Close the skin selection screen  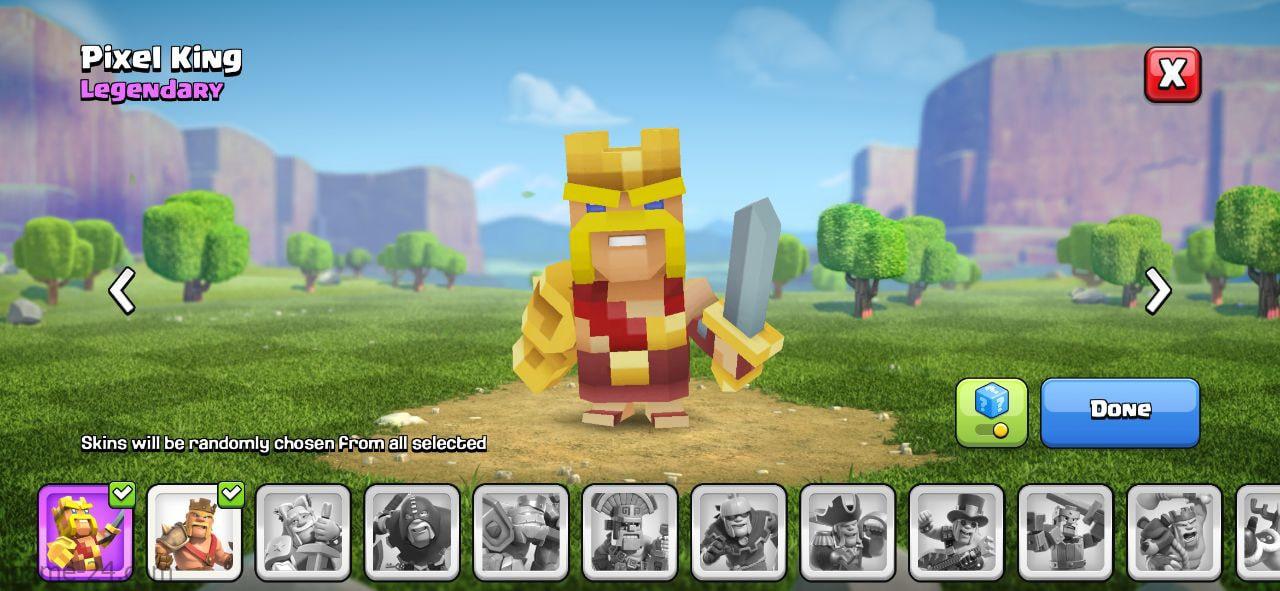[1172, 74]
